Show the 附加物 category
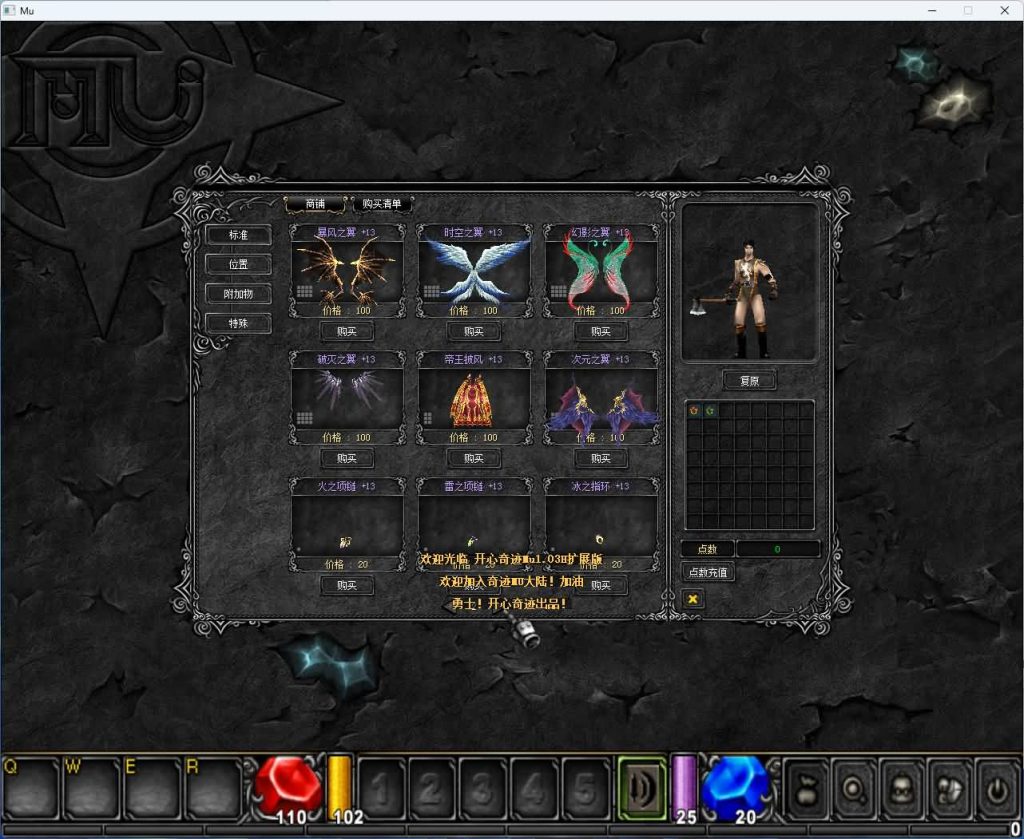Screen dimensions: 1024x839 click(238, 294)
